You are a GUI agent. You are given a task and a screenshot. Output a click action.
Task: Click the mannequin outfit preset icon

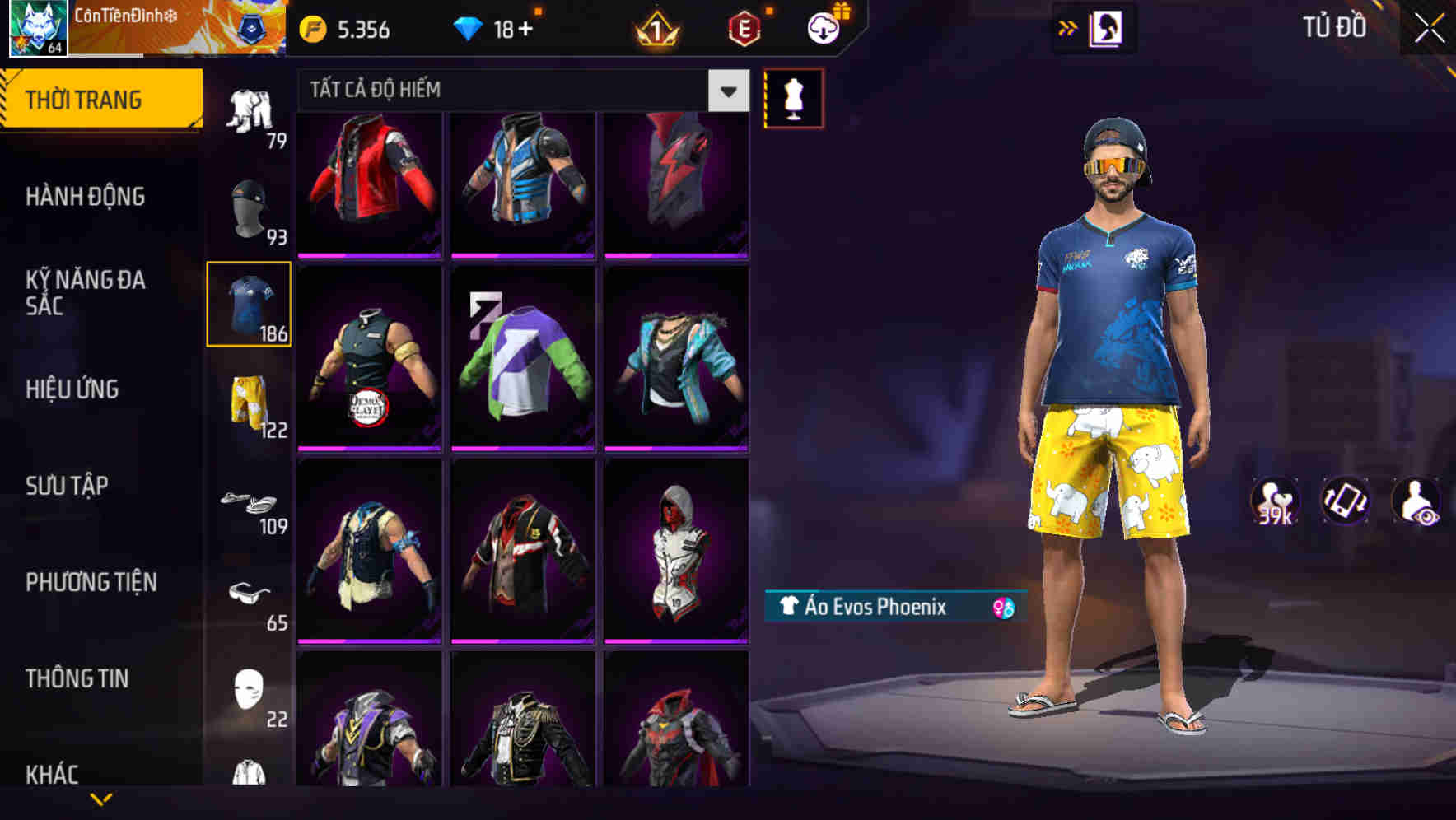tap(793, 97)
